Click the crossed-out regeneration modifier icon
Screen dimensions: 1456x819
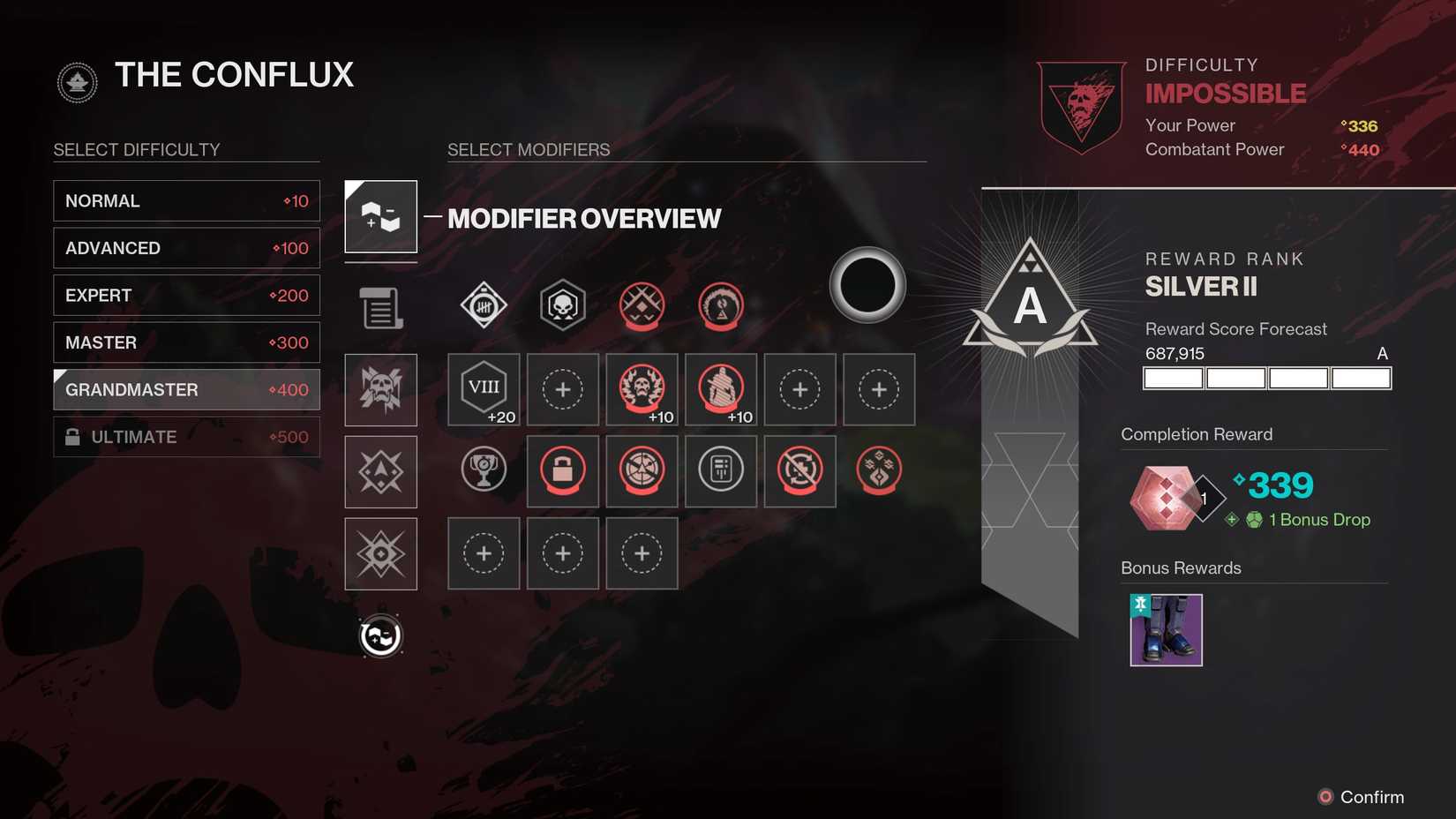[x=799, y=471]
